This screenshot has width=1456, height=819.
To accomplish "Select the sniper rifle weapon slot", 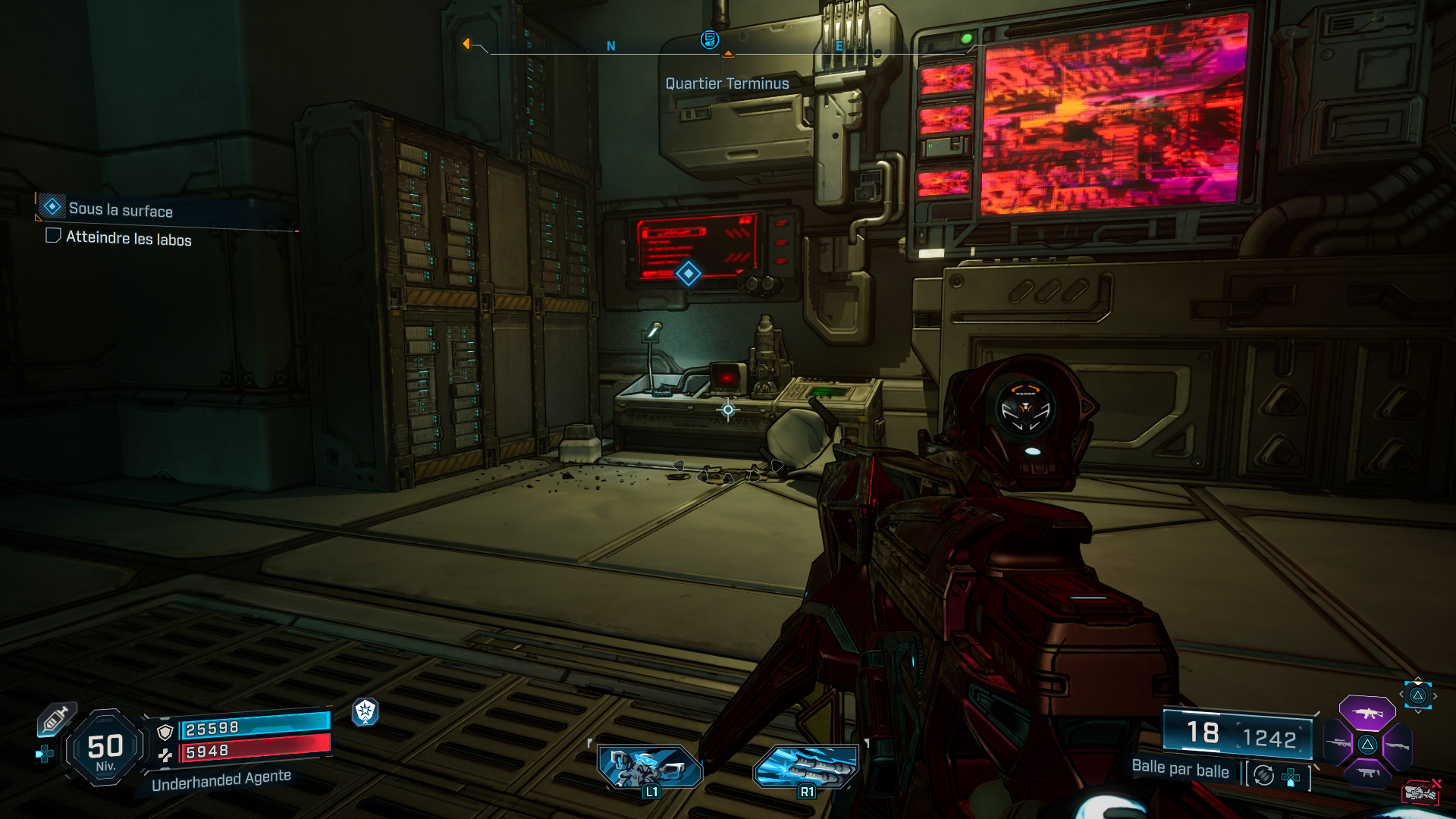I will [1337, 743].
